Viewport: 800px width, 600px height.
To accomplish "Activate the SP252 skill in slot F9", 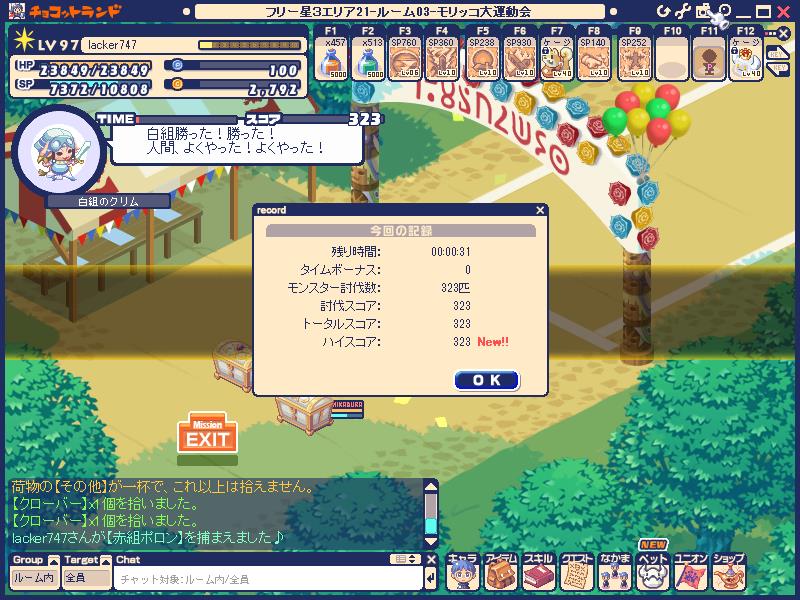I will pyautogui.click(x=632, y=62).
